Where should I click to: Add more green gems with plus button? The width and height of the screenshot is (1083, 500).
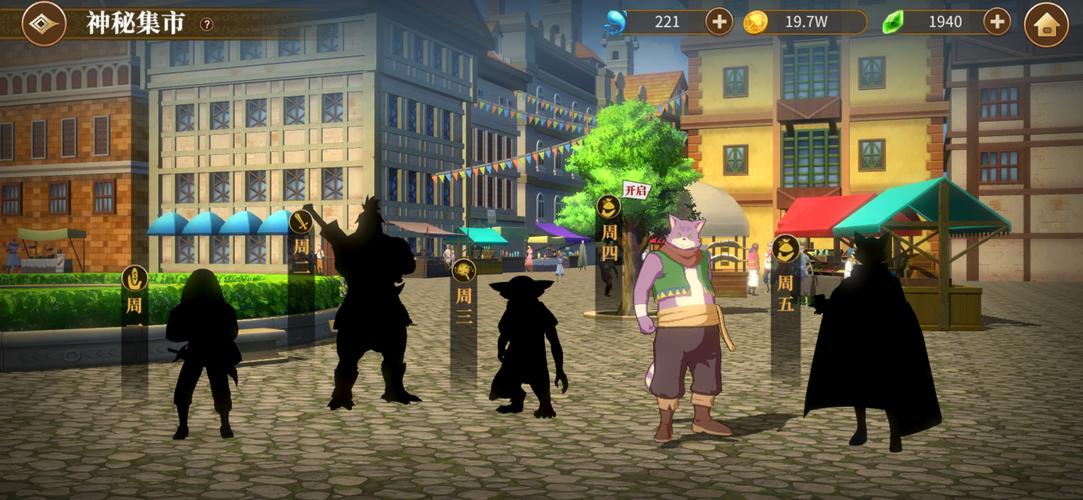tap(996, 21)
